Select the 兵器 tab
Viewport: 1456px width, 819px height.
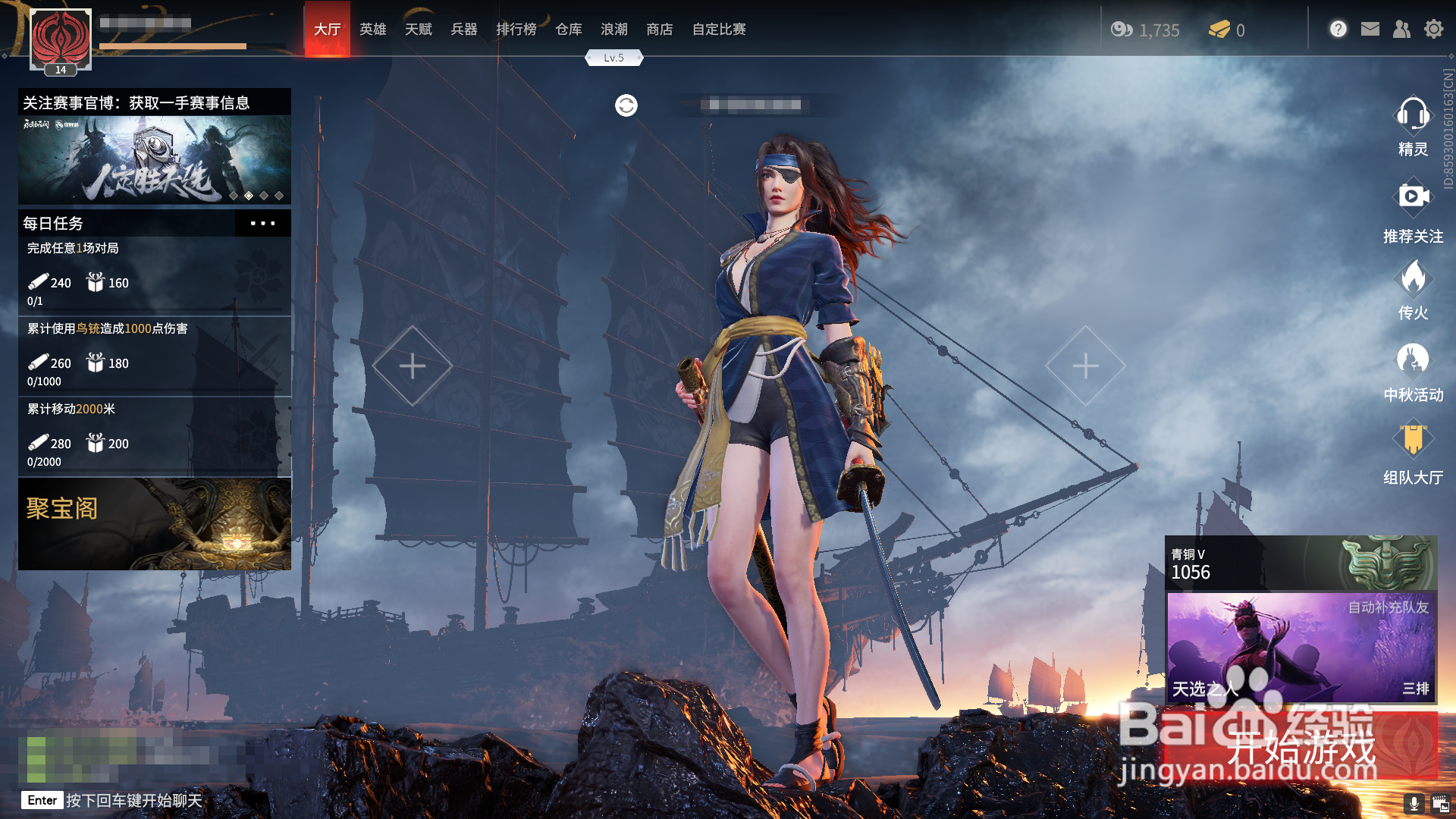pyautogui.click(x=463, y=30)
